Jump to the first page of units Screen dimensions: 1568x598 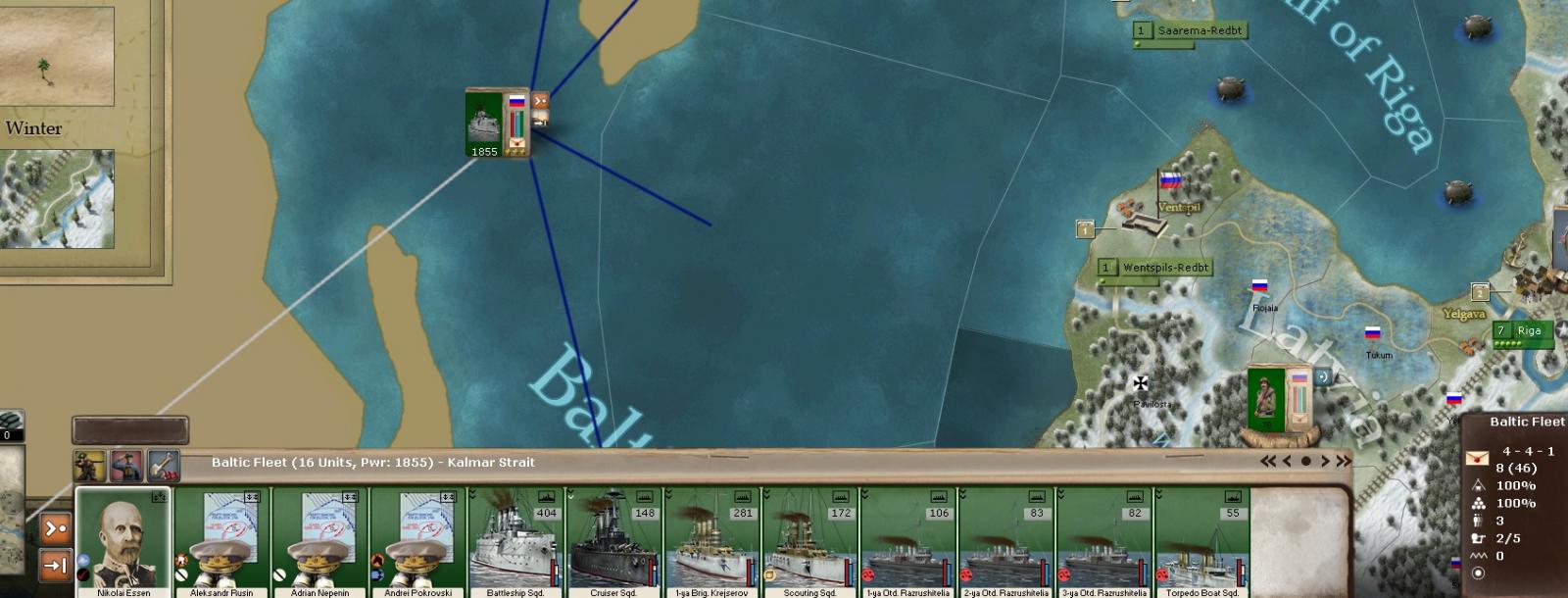click(x=1268, y=461)
